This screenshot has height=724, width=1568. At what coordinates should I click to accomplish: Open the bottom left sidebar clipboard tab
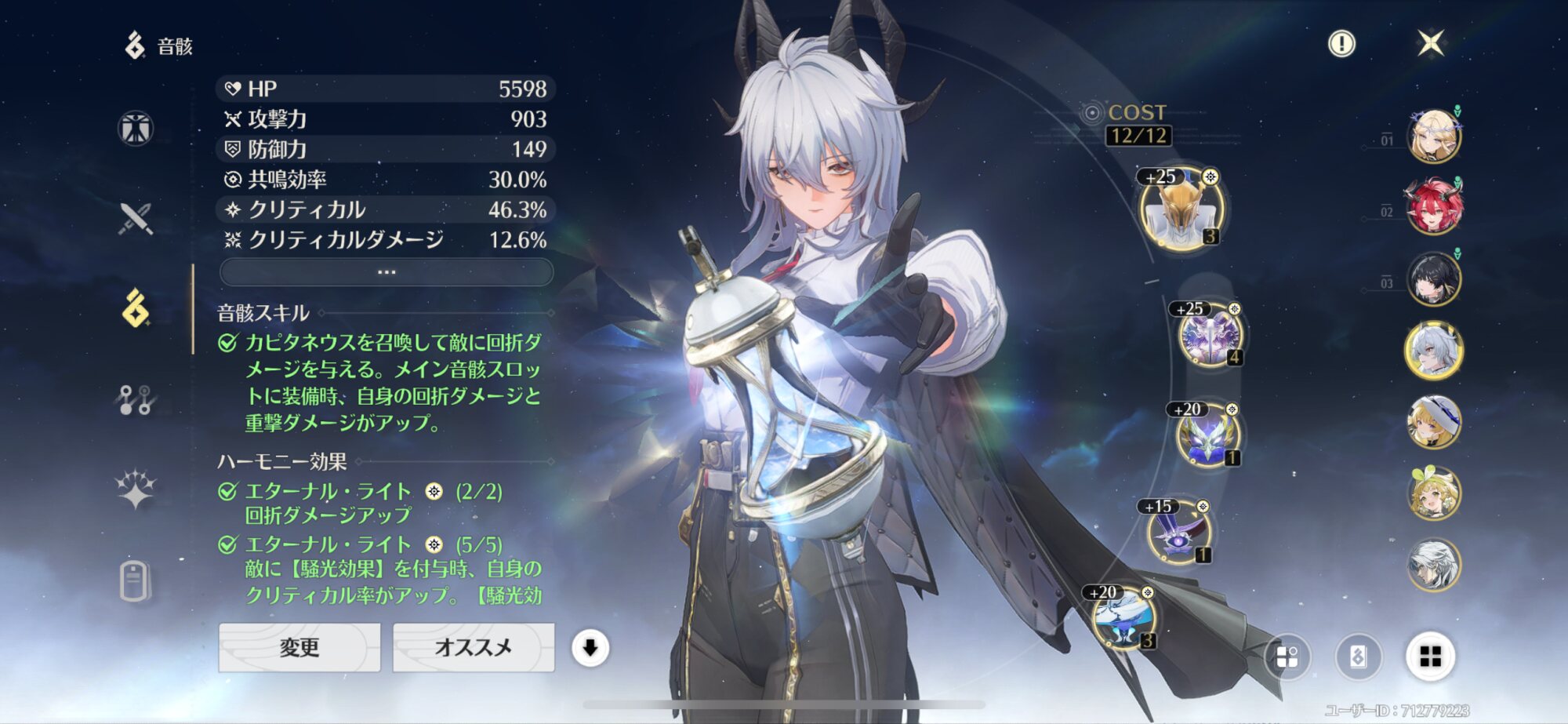click(x=135, y=581)
